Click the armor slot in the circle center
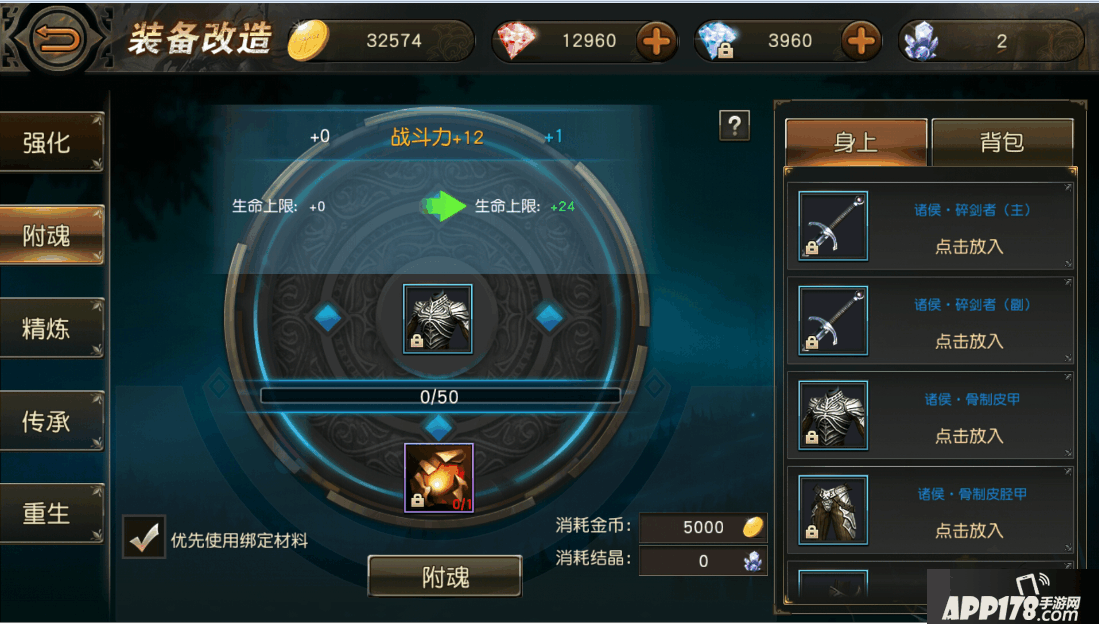 tap(437, 319)
